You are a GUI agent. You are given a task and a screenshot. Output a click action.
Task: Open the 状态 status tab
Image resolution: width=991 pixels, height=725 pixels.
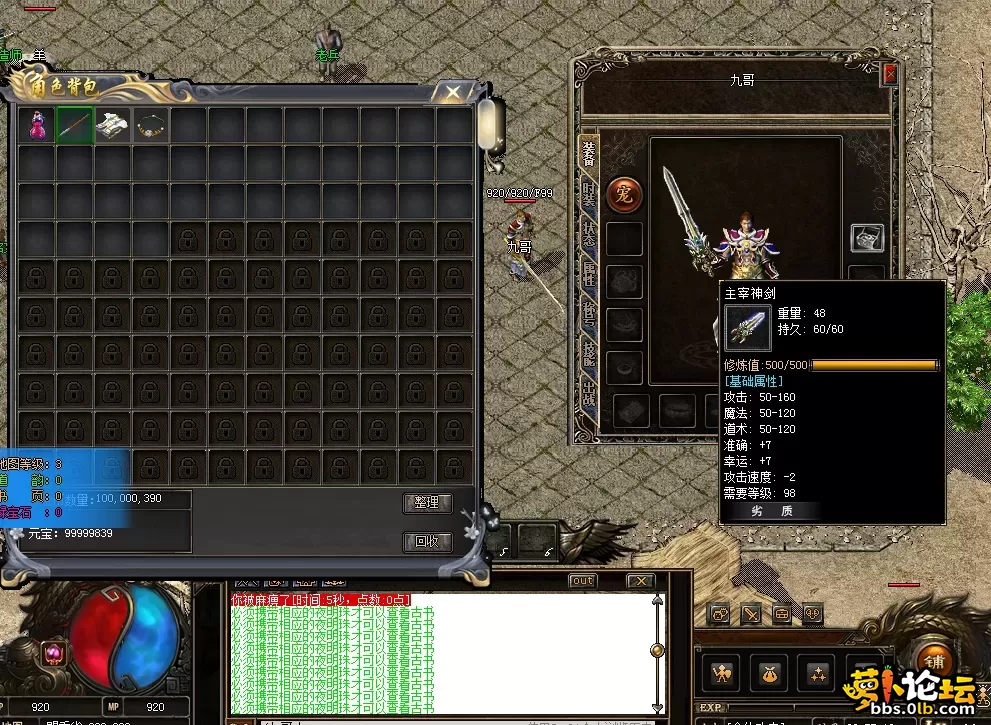coord(589,230)
